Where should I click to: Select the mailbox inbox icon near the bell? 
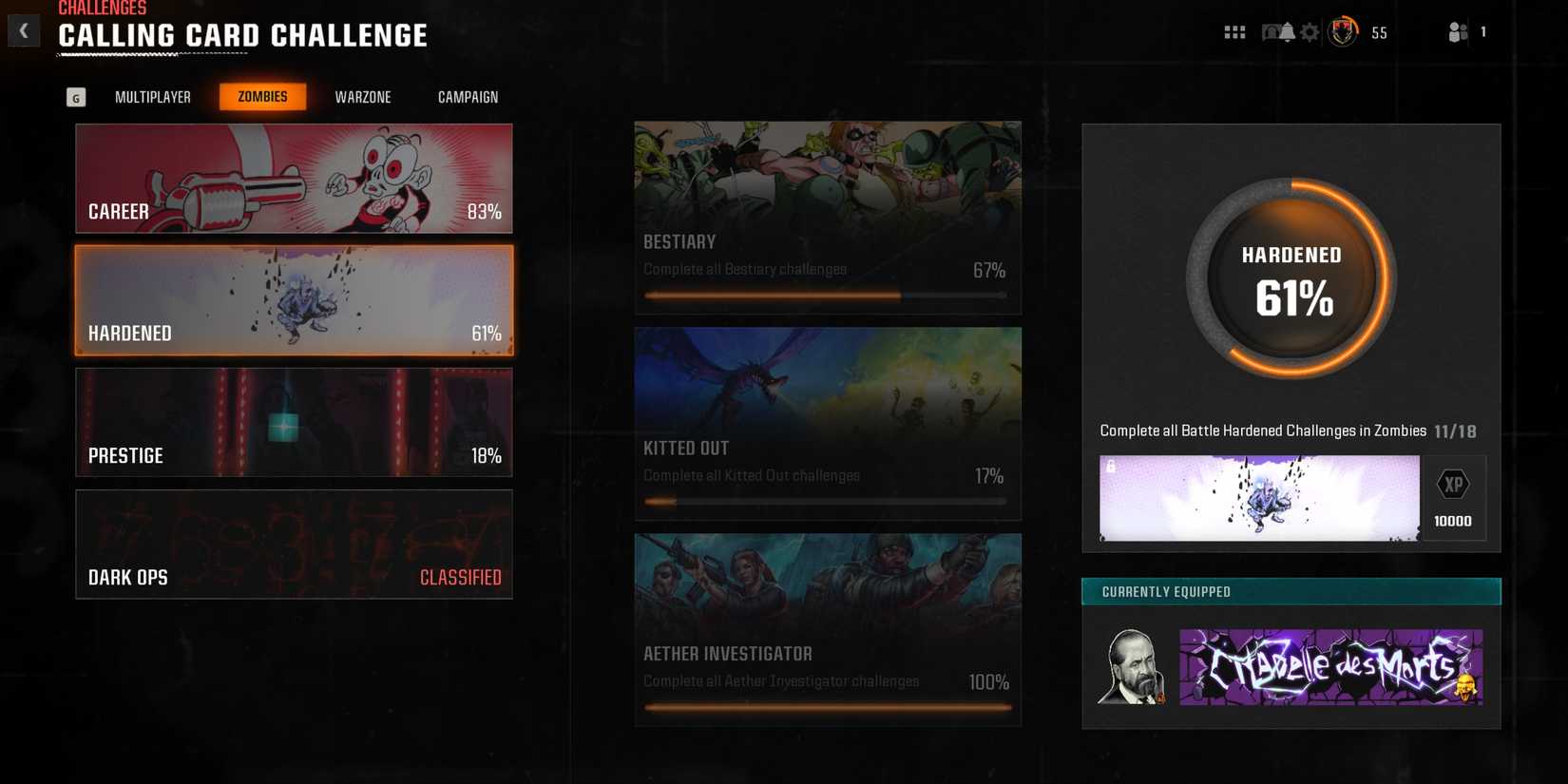click(x=1271, y=31)
